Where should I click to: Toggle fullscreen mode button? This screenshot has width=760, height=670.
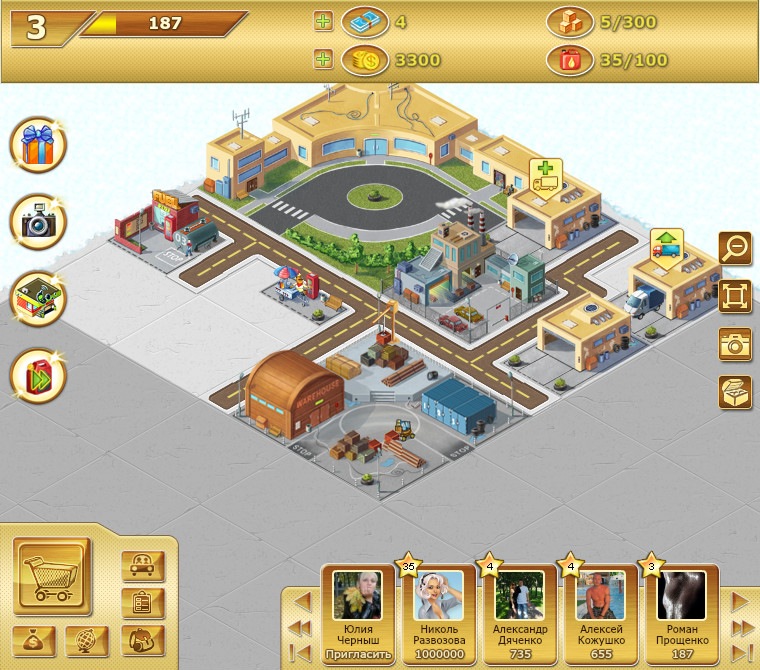click(735, 296)
